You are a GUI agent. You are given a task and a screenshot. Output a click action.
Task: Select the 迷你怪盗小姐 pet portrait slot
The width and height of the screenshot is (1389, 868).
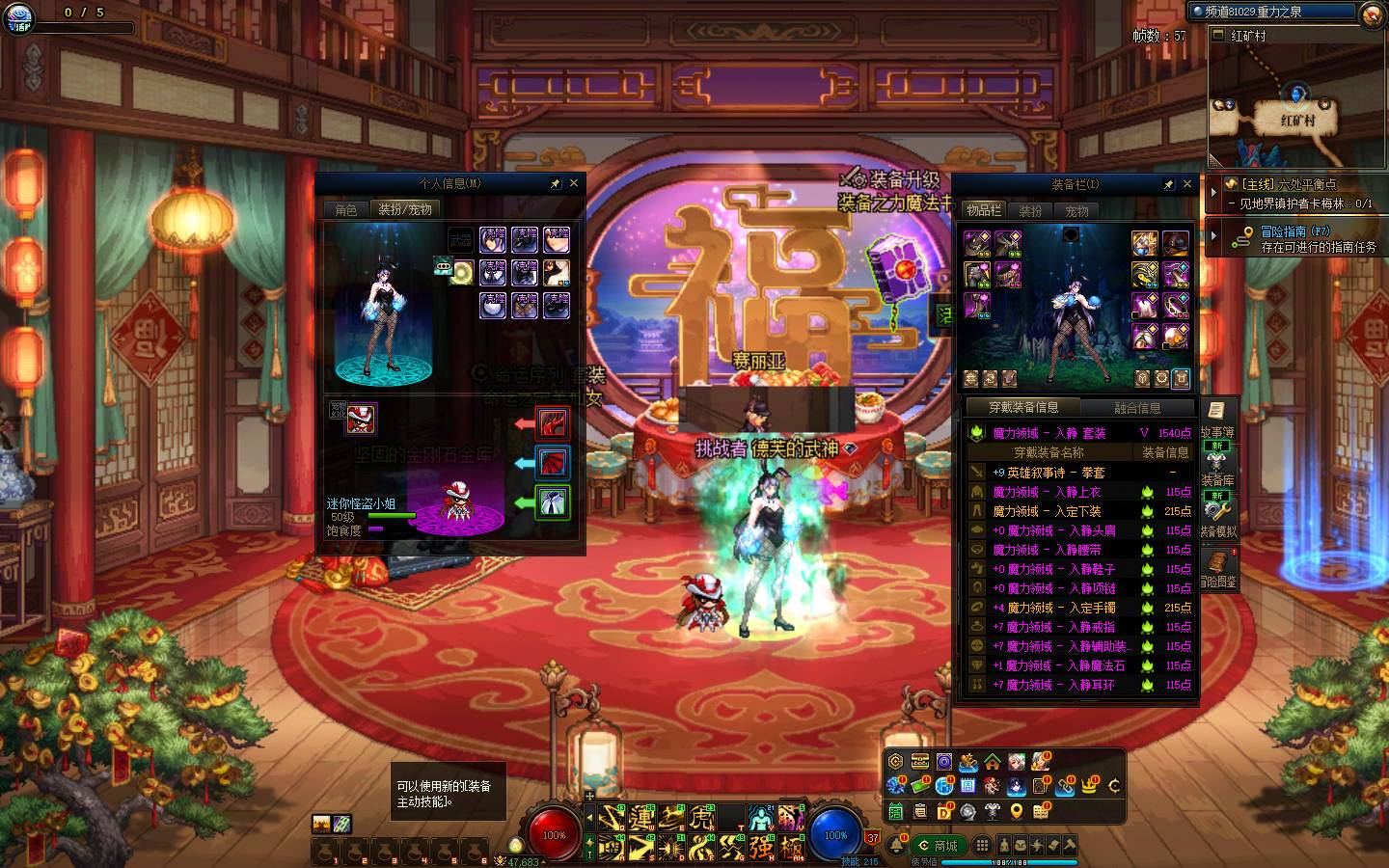361,419
